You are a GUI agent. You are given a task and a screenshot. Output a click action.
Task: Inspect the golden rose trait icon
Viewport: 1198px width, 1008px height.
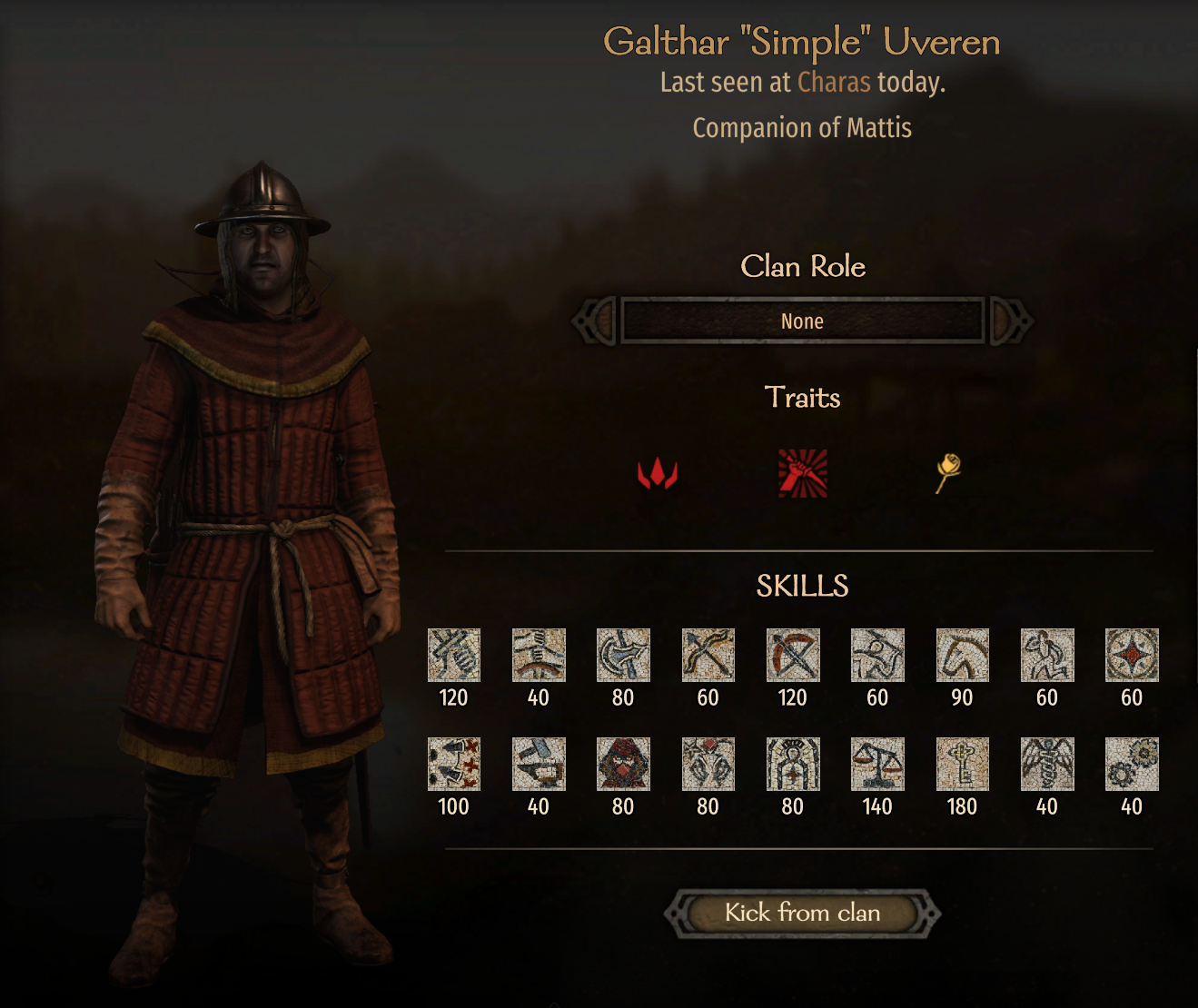[x=947, y=472]
